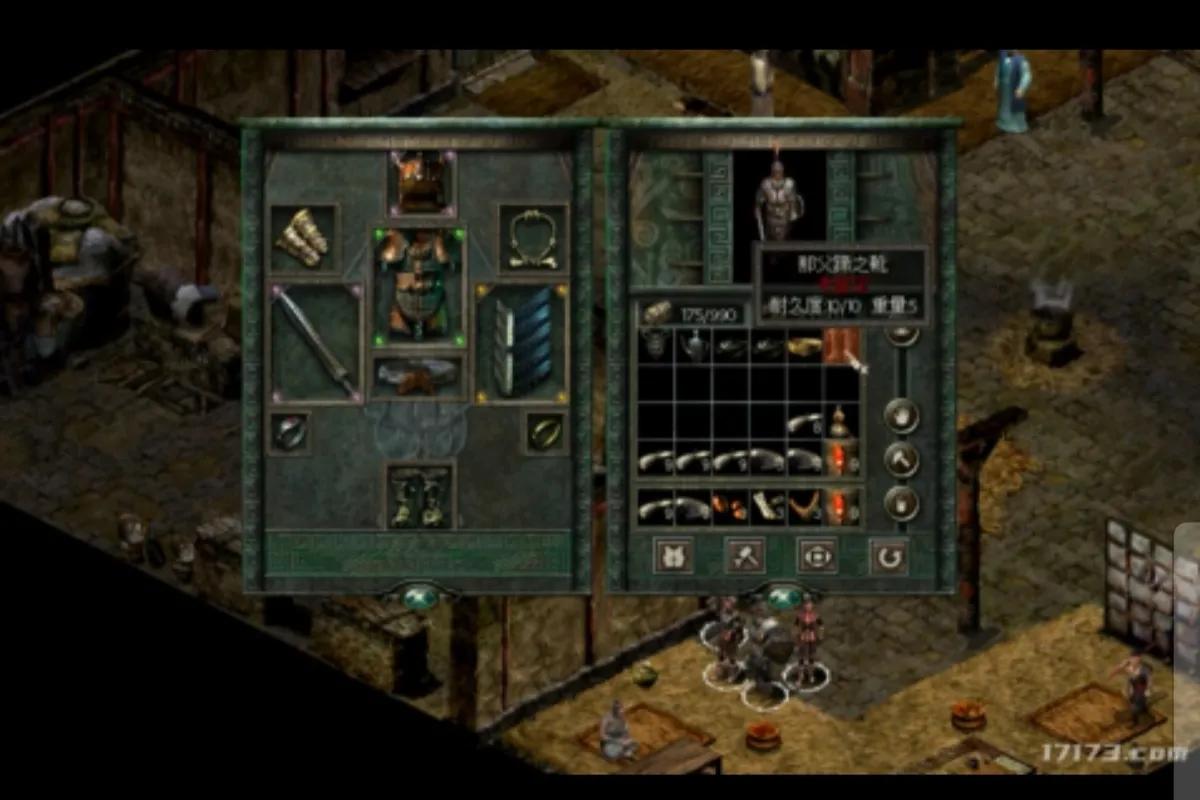Click the round hammer icon side button

pyautogui.click(x=902, y=459)
